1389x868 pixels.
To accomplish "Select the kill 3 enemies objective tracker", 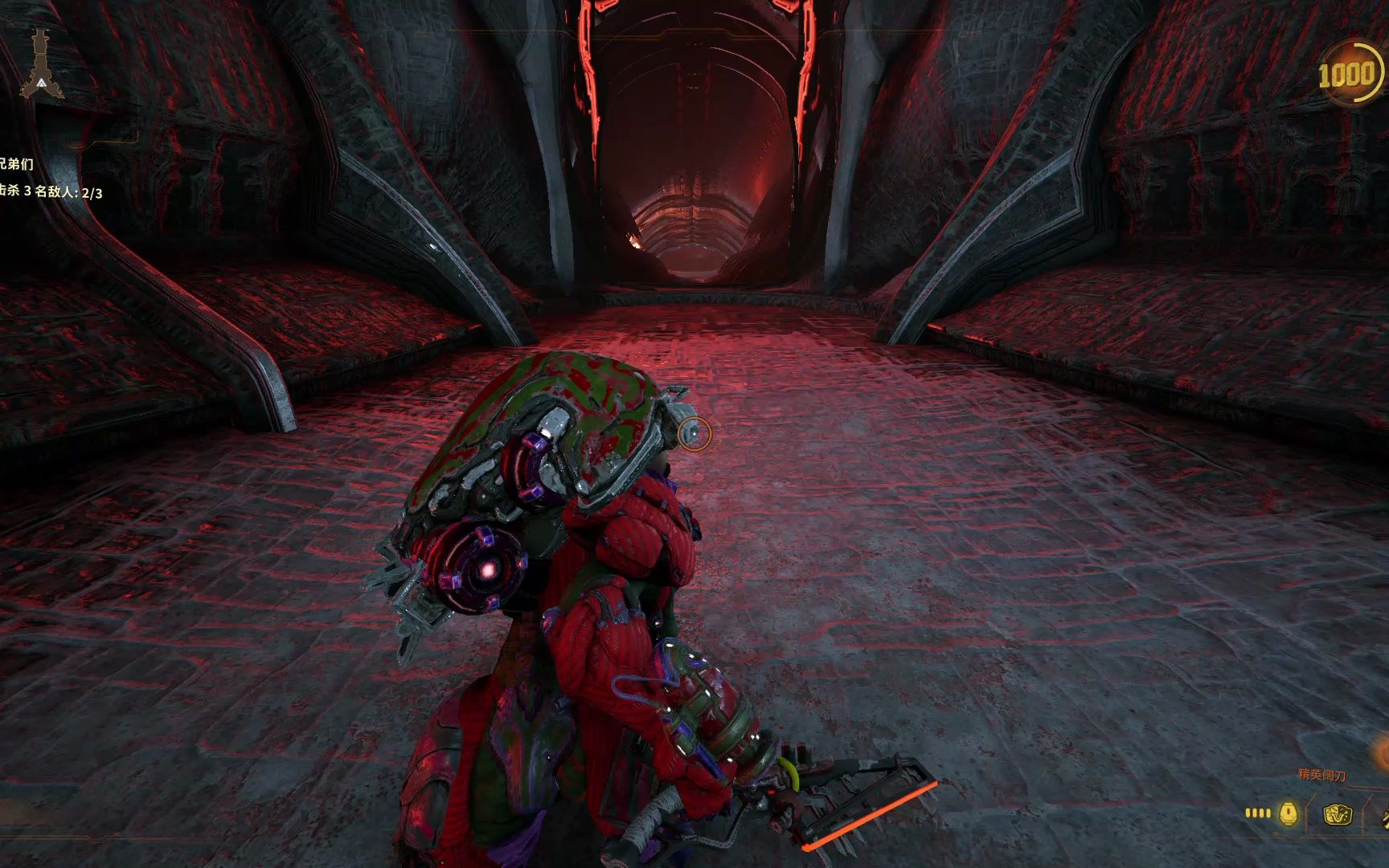I will [x=51, y=192].
